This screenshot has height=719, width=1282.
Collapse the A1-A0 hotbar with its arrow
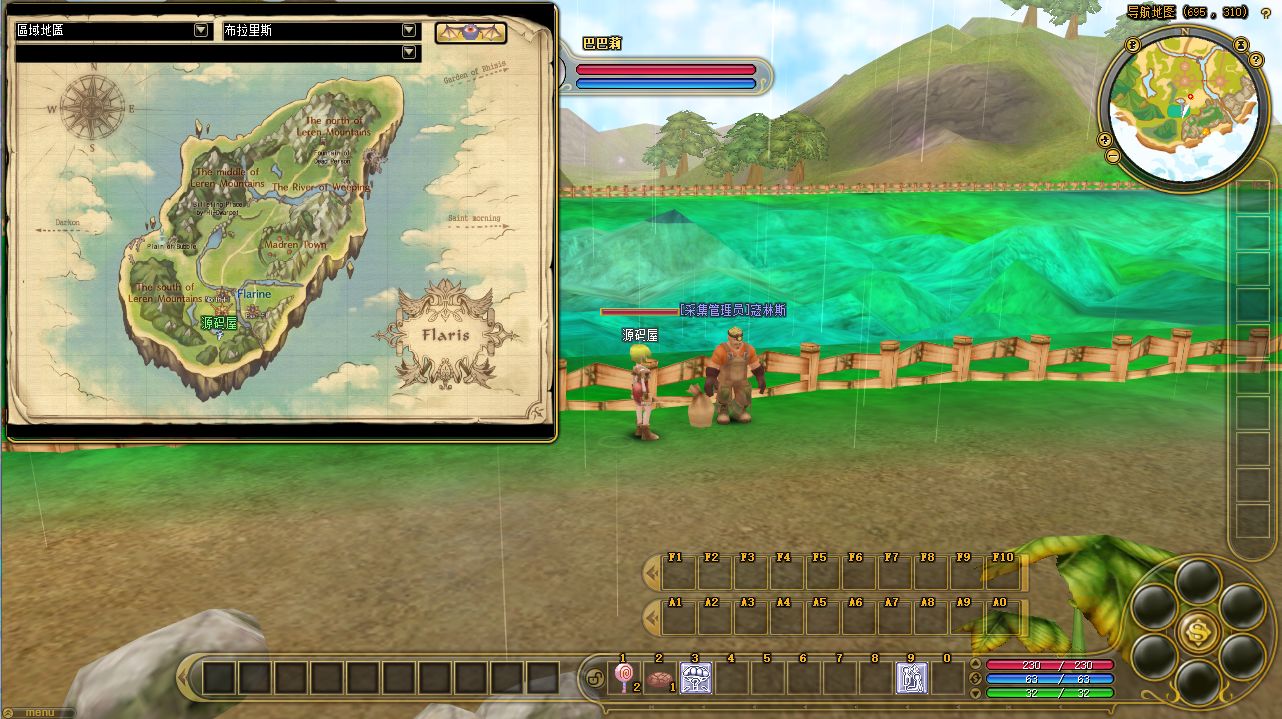(652, 618)
